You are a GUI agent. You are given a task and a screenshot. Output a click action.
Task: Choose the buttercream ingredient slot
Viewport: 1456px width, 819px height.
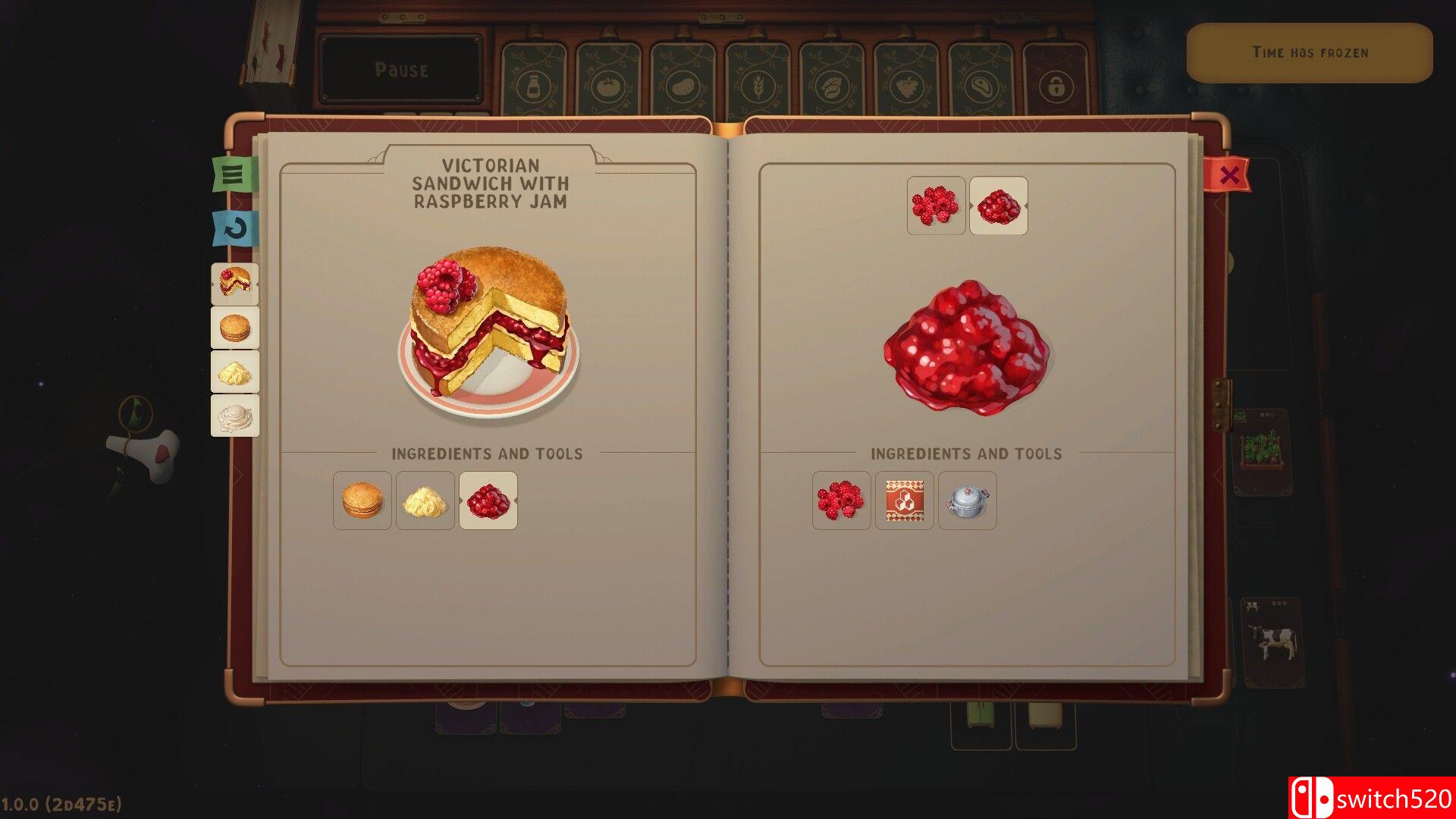tap(425, 500)
